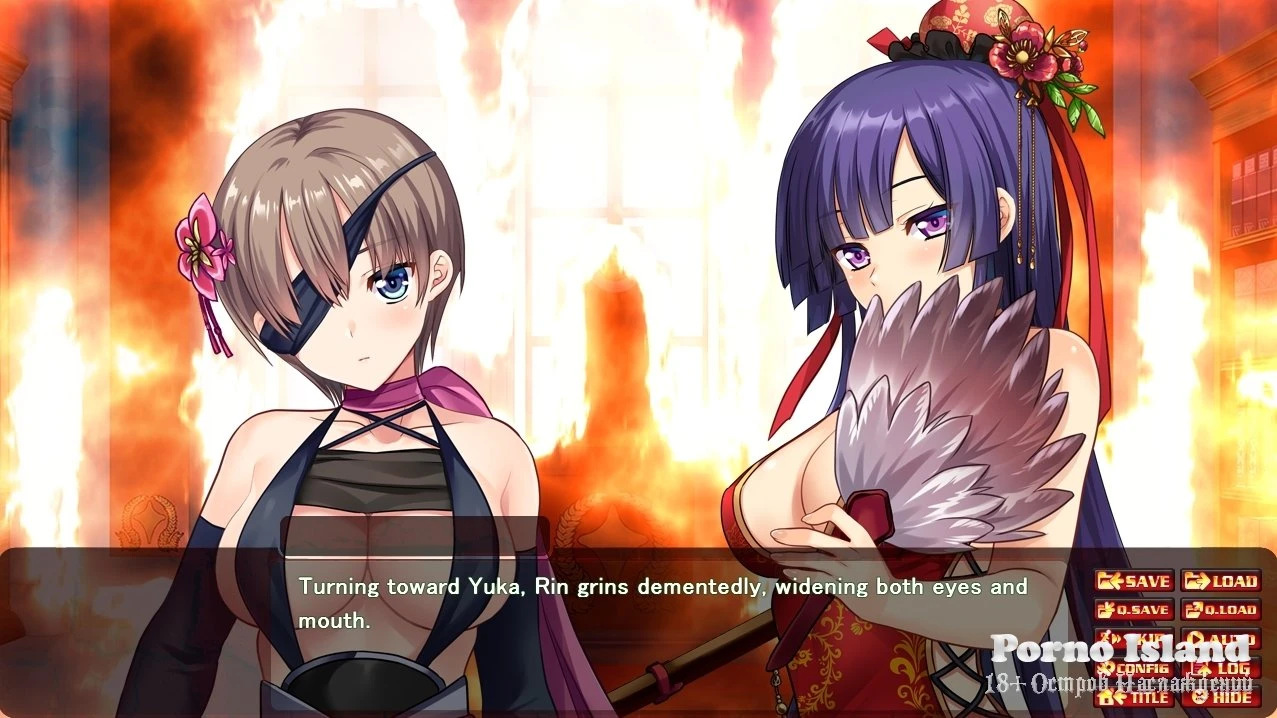Open the SAVE menu
Viewport: 1277px width, 718px height.
(x=1134, y=581)
